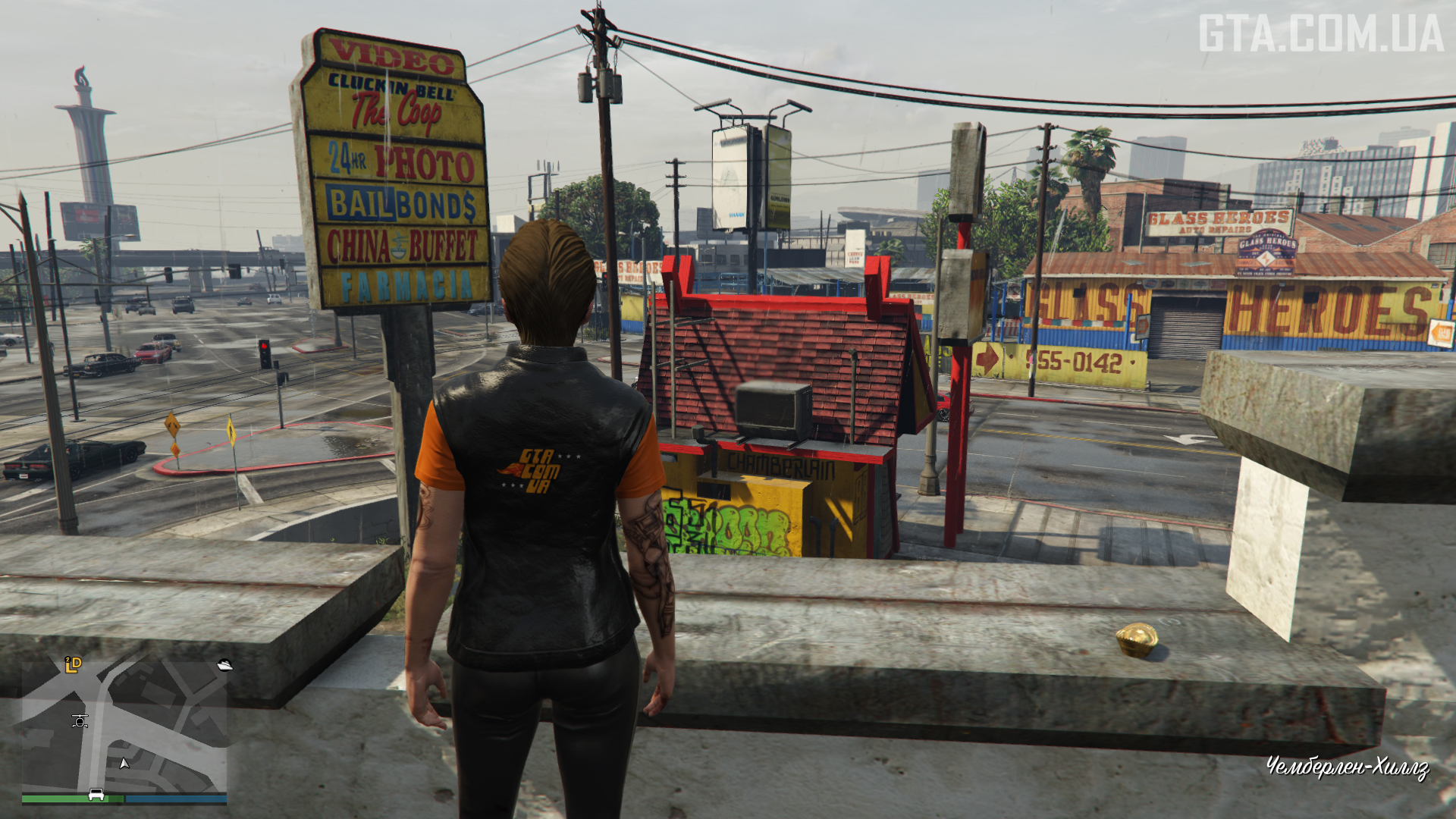Viewport: 1456px width, 819px height.
Task: Click the player arrow on the minimap
Action: coord(124,763)
